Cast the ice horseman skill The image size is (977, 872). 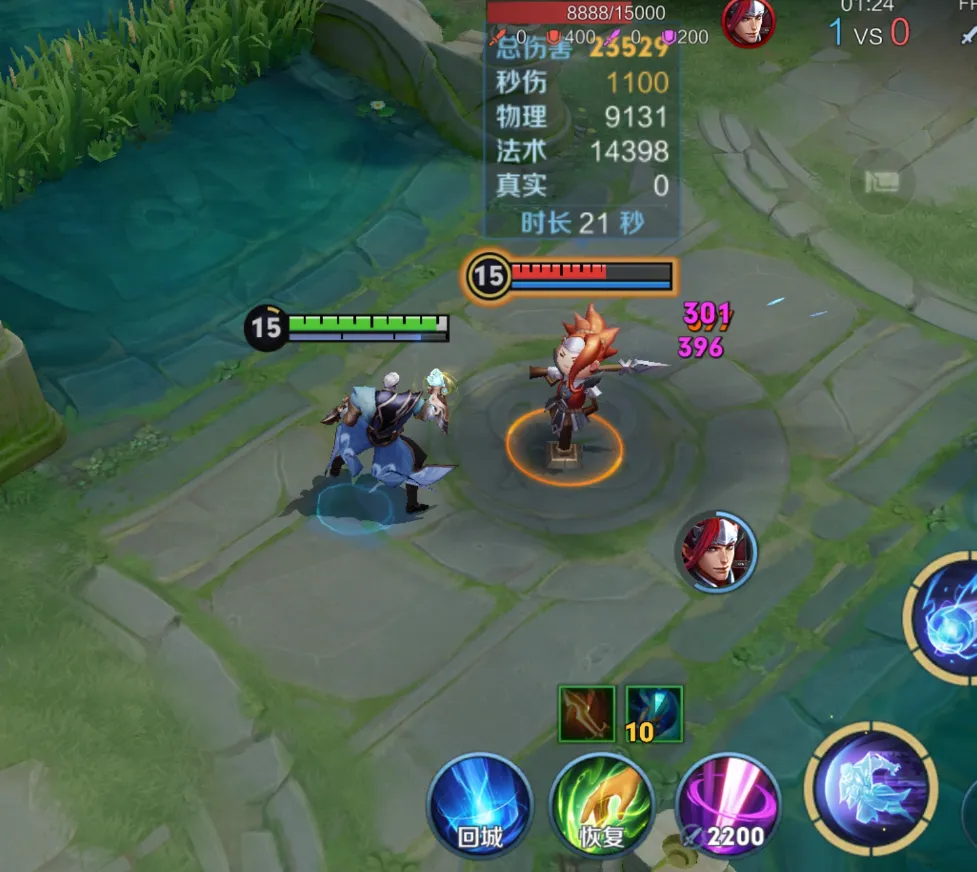(x=871, y=788)
